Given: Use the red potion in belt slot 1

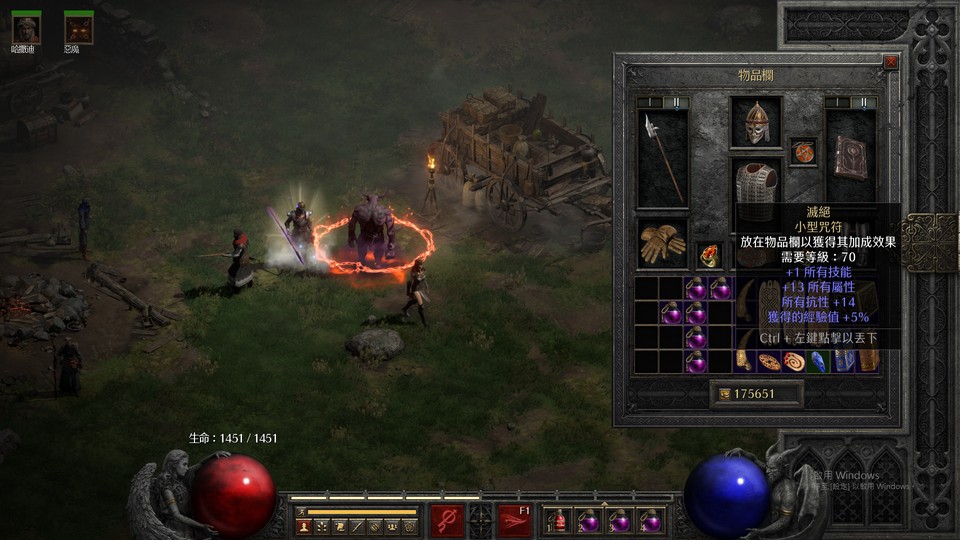Looking at the screenshot, I should (557, 521).
